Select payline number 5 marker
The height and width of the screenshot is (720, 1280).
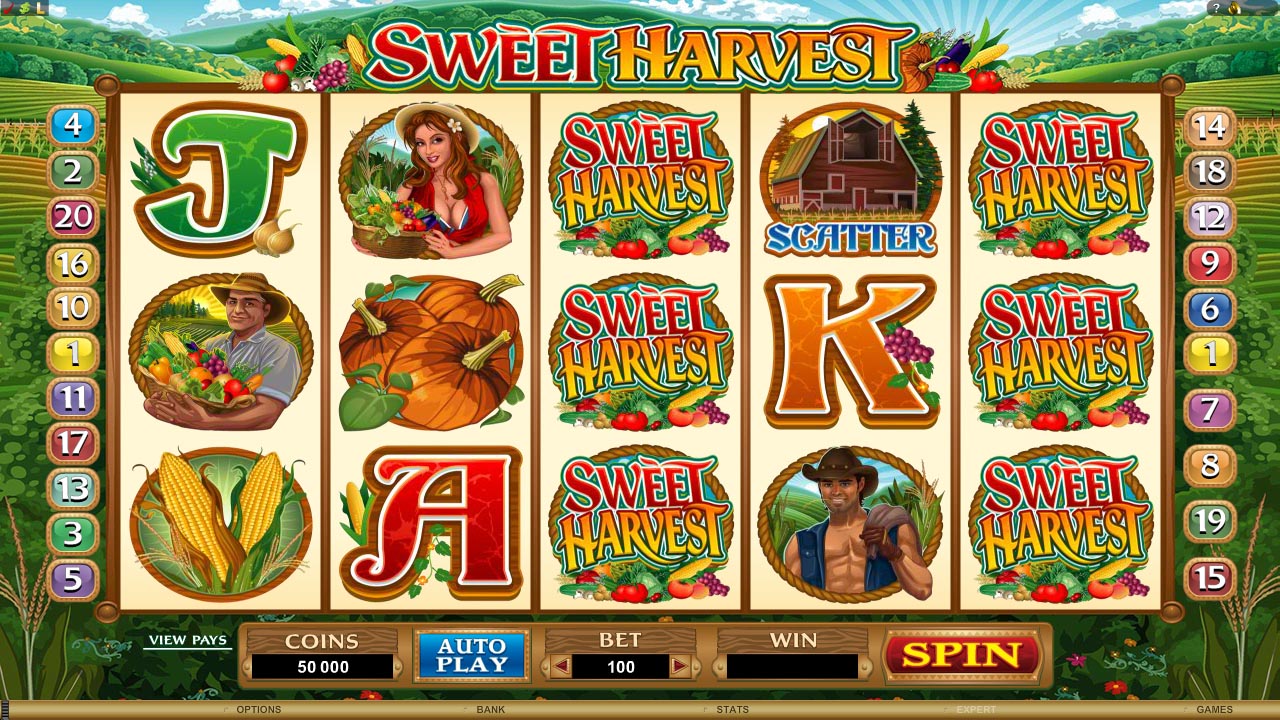tap(72, 579)
